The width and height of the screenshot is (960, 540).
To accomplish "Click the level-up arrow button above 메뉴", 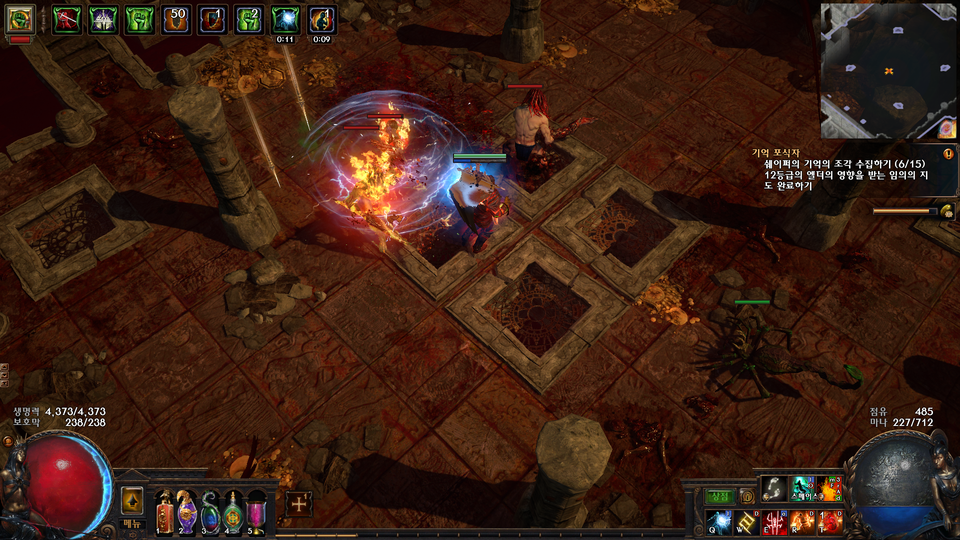I will (133, 501).
